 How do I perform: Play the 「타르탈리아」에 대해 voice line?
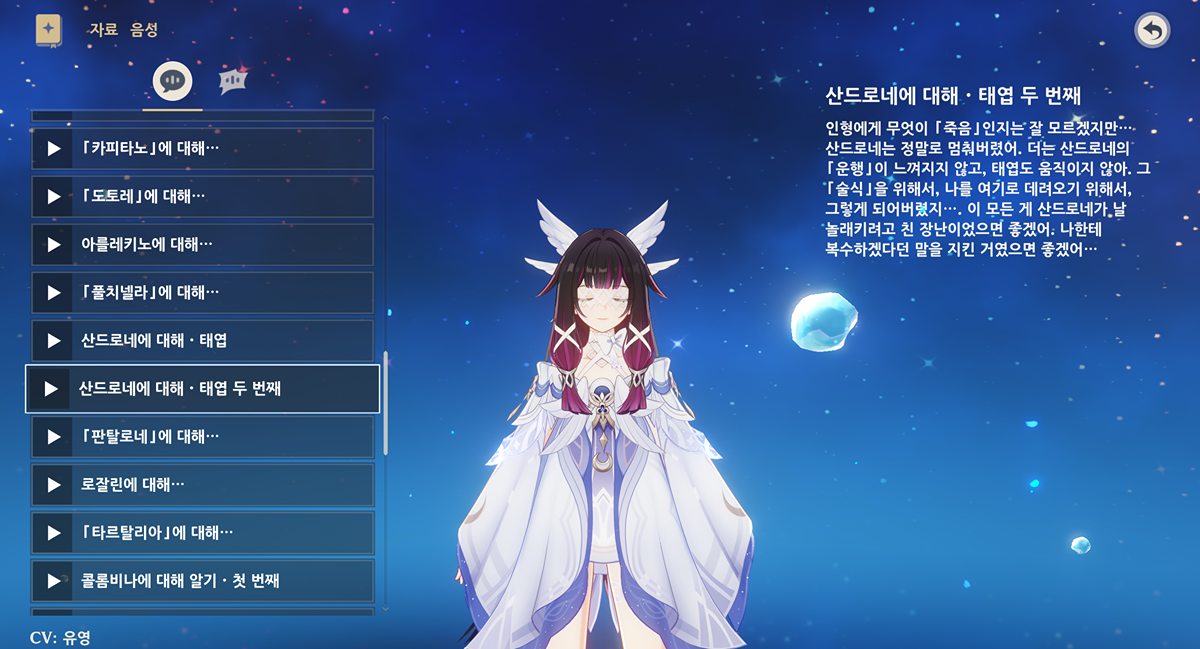point(53,533)
